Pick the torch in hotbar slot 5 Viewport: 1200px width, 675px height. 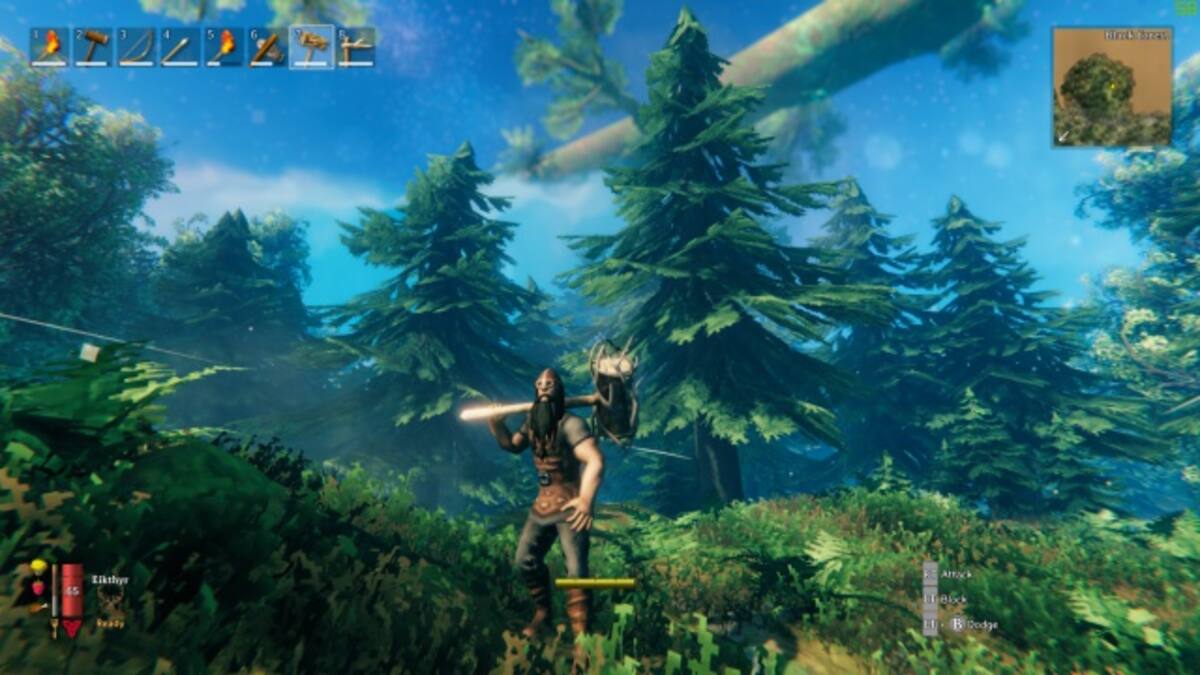click(x=224, y=47)
